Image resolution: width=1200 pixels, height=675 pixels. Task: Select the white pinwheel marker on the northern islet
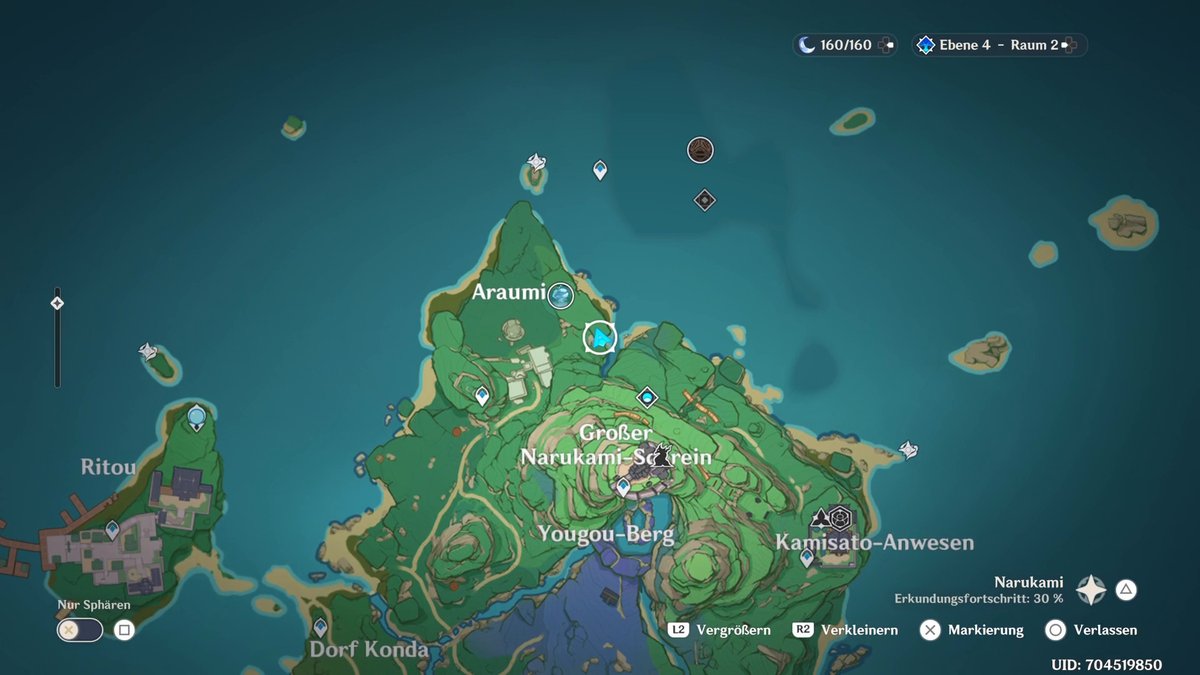coord(537,162)
